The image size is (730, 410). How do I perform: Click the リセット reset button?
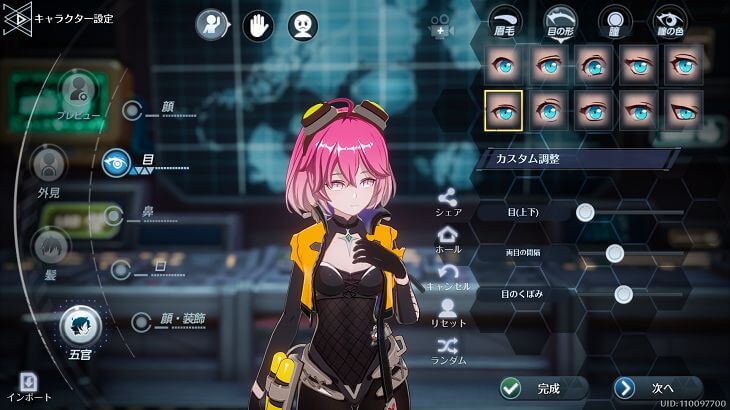[x=447, y=313]
